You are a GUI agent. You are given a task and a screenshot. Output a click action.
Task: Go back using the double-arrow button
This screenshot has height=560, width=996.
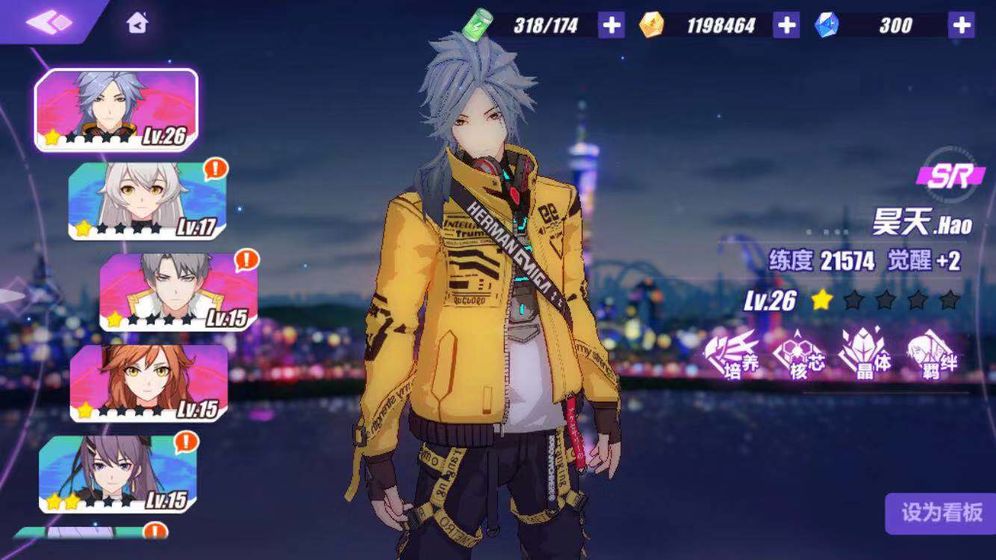[x=48, y=21]
